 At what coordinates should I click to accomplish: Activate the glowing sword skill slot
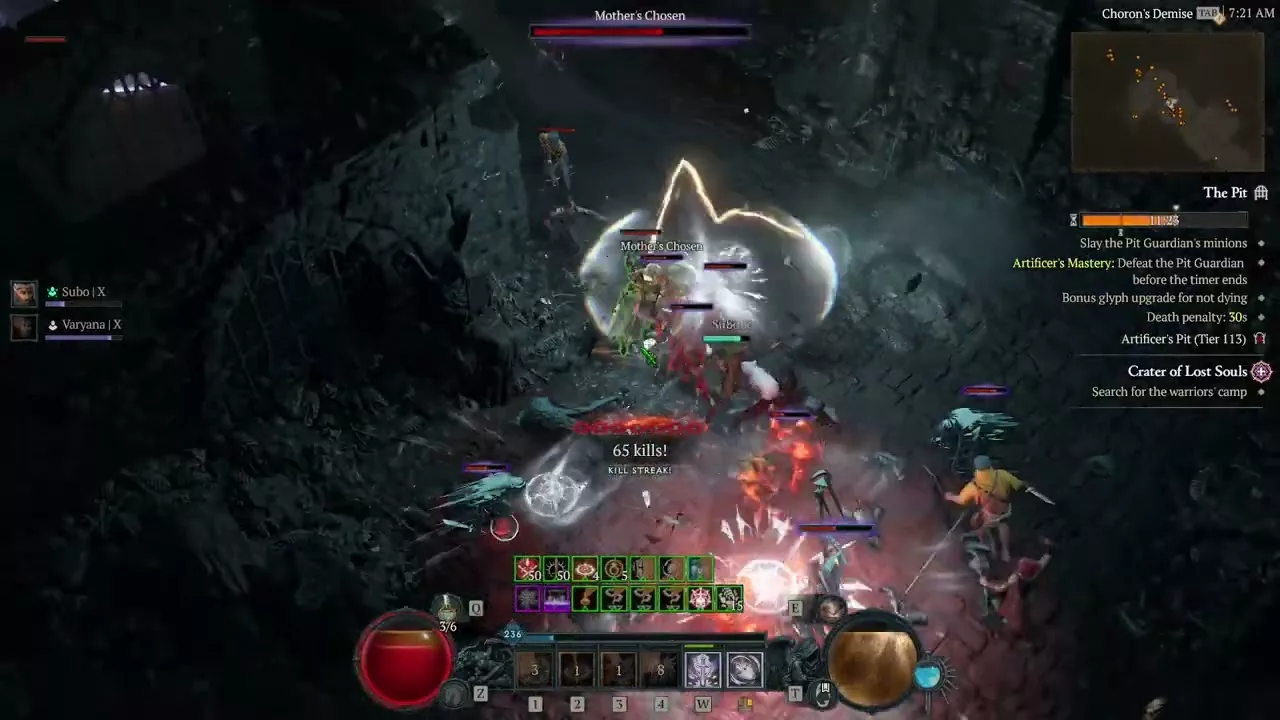(x=702, y=670)
